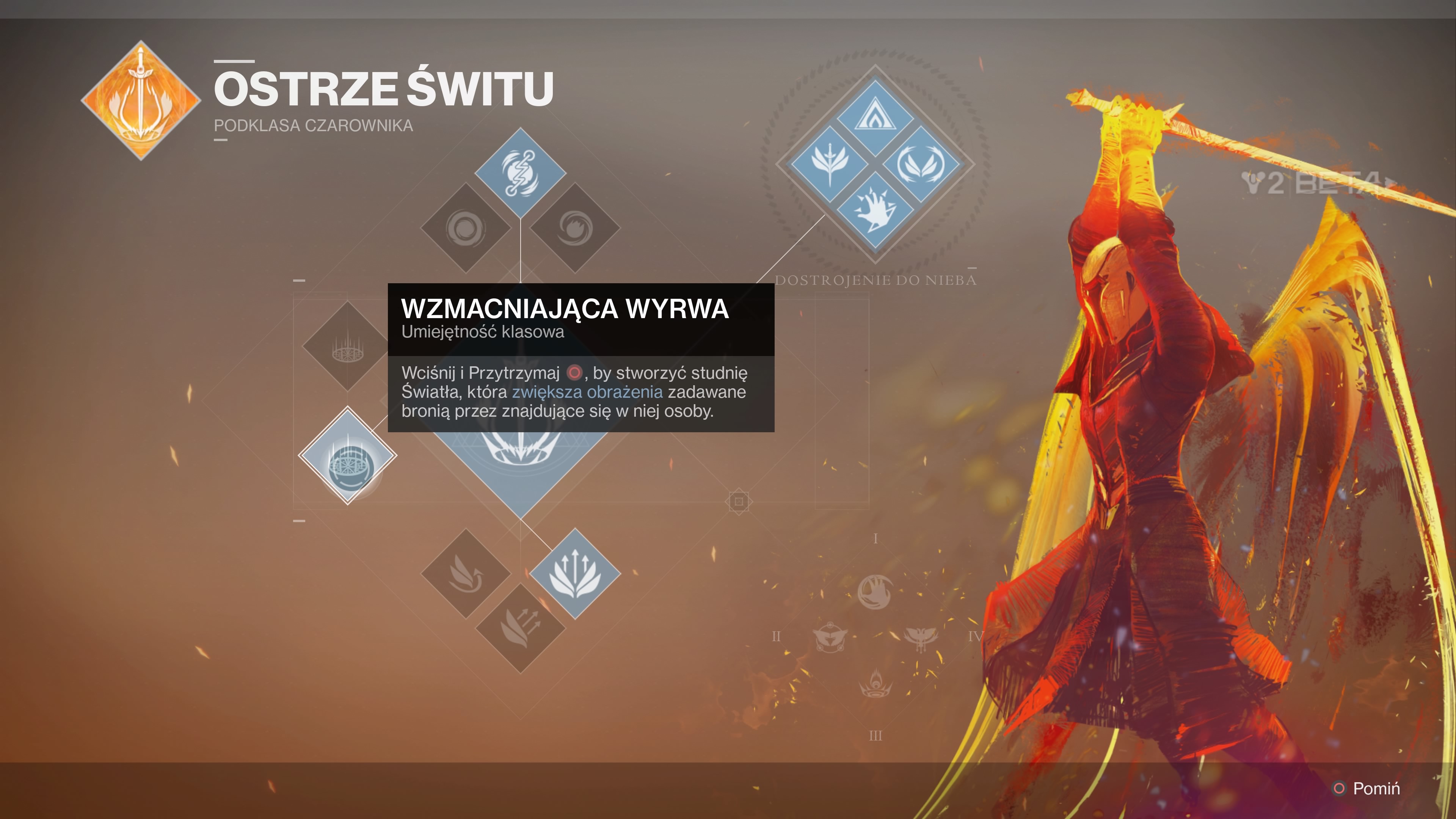
Task: Select the flame triangle perk in Dostrojenie do Nieba
Action: coord(875,118)
